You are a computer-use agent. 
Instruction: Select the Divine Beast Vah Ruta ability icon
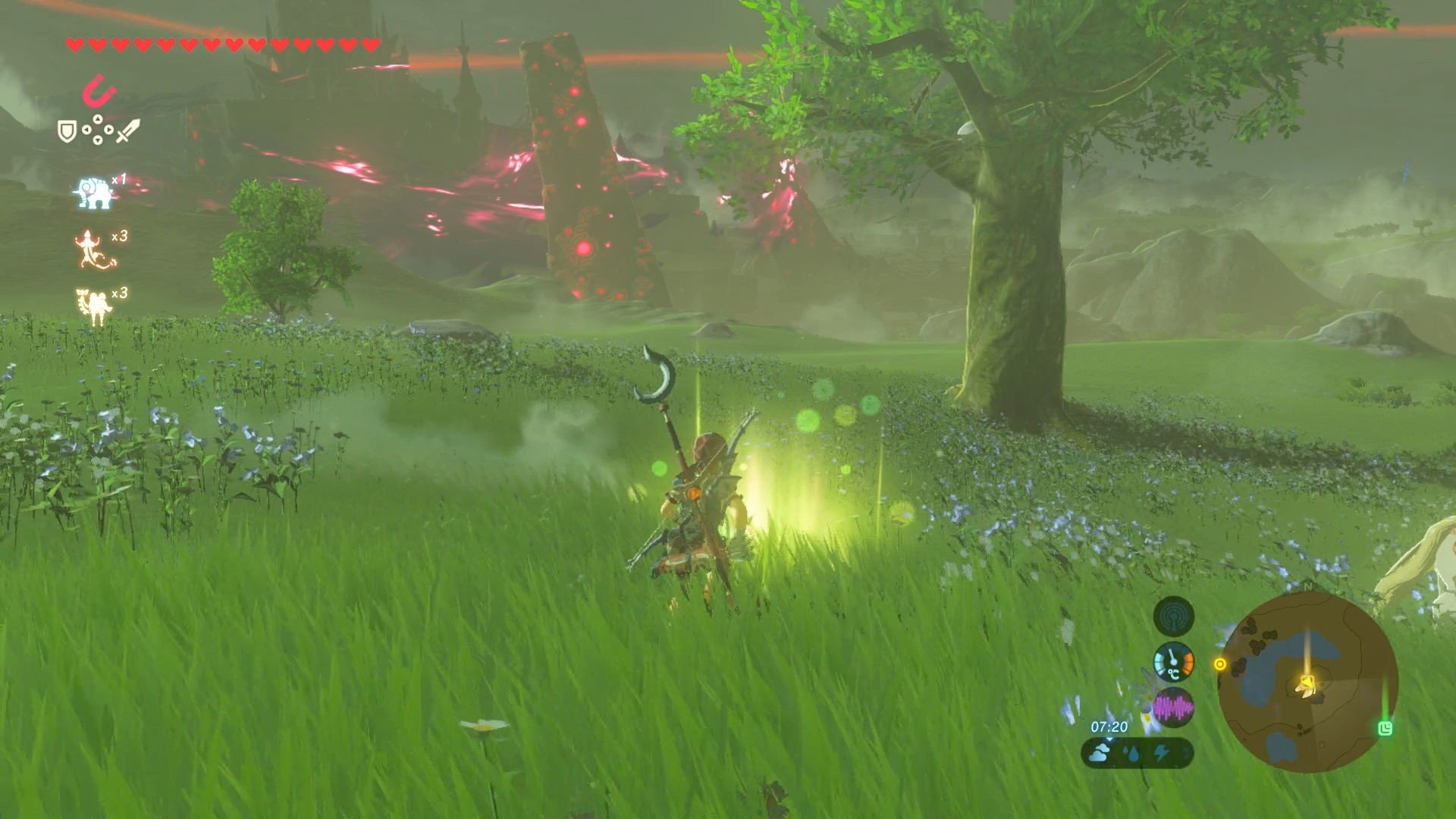coord(95,191)
